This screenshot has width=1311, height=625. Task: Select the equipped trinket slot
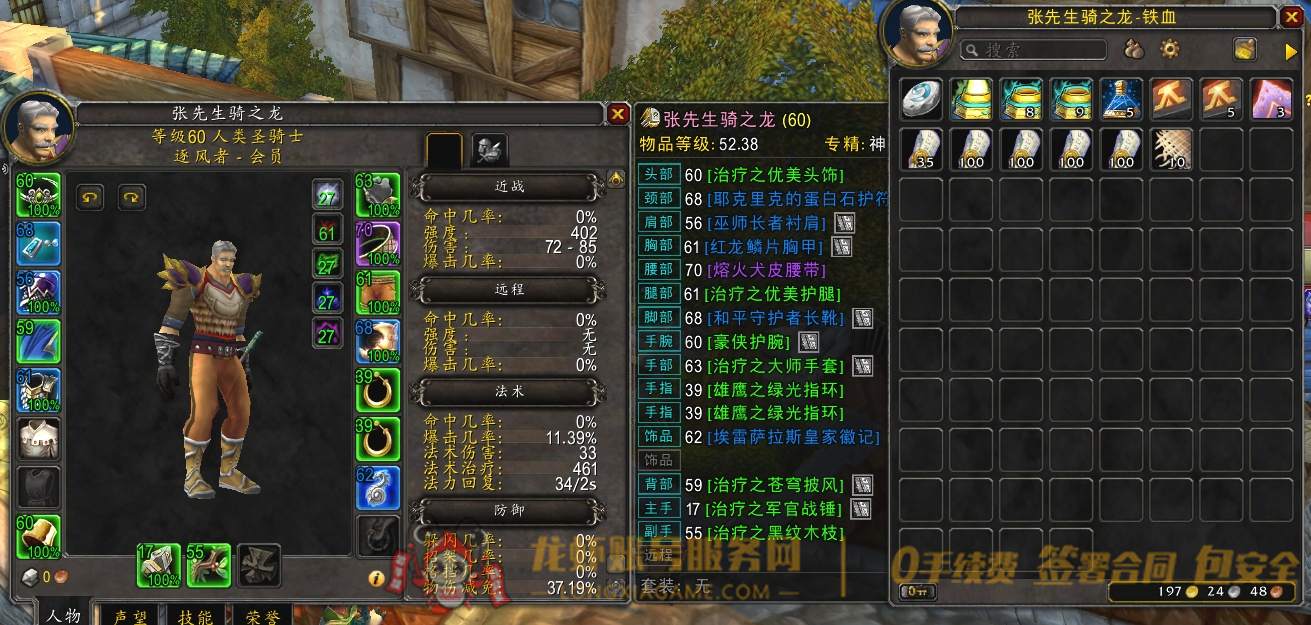(378, 487)
